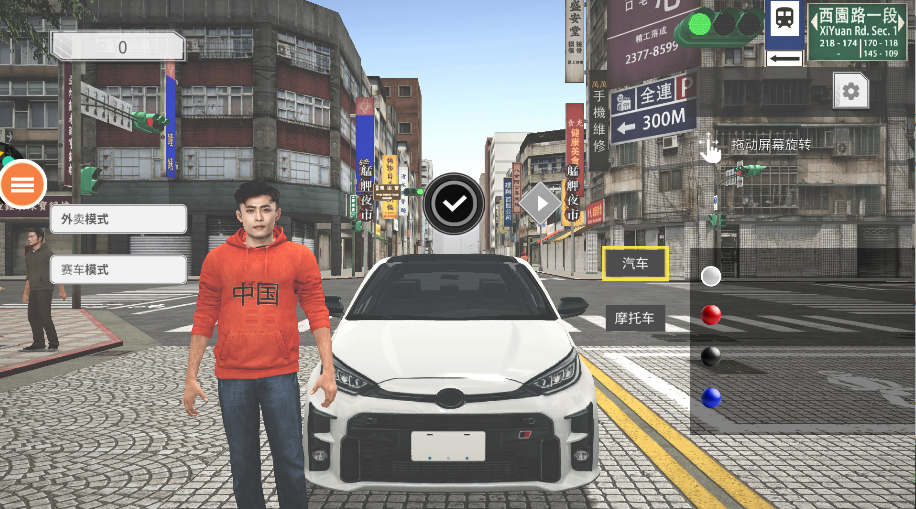
Task: Pick the white car color
Action: point(711,276)
